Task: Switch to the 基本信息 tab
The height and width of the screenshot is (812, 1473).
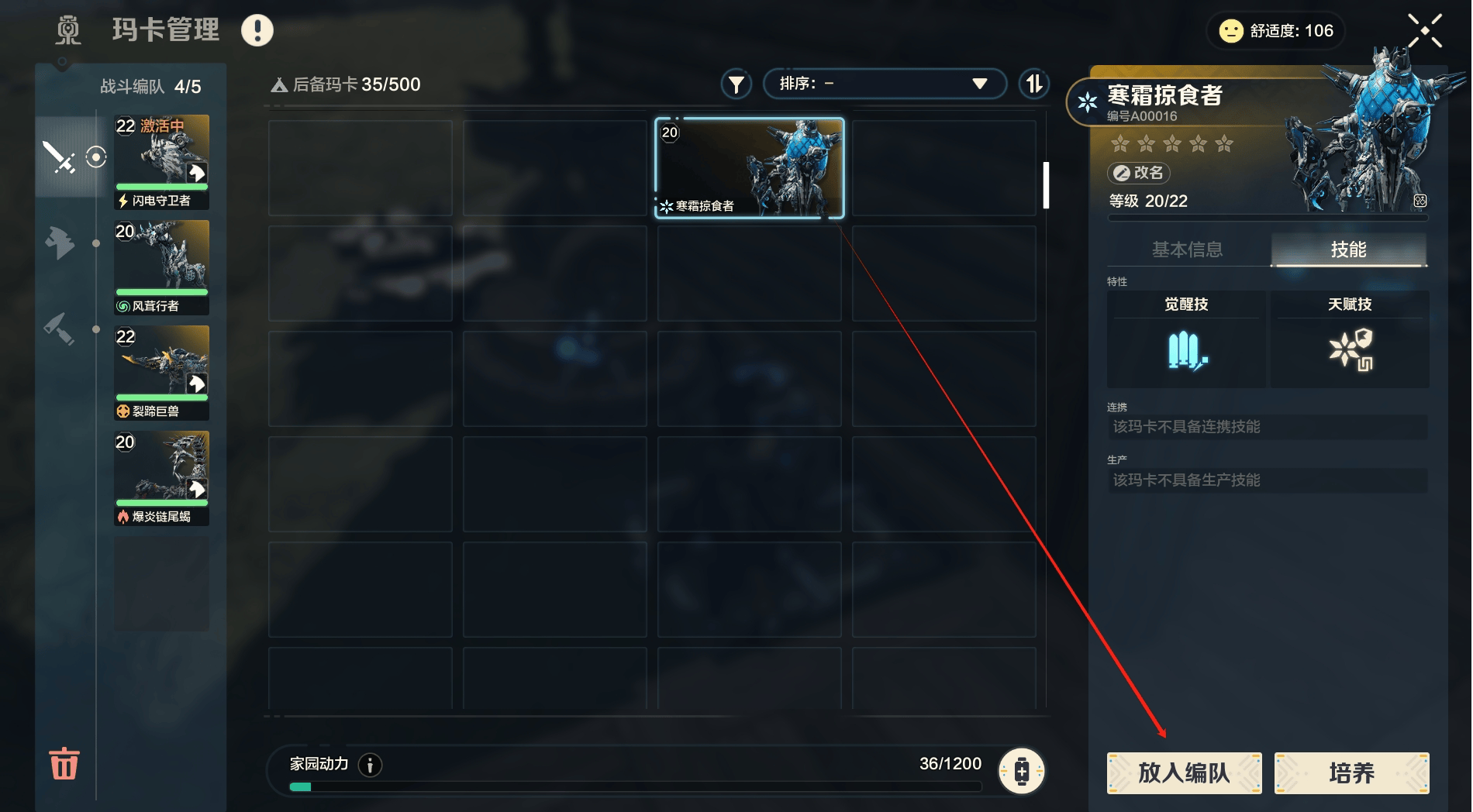Action: [x=1187, y=249]
